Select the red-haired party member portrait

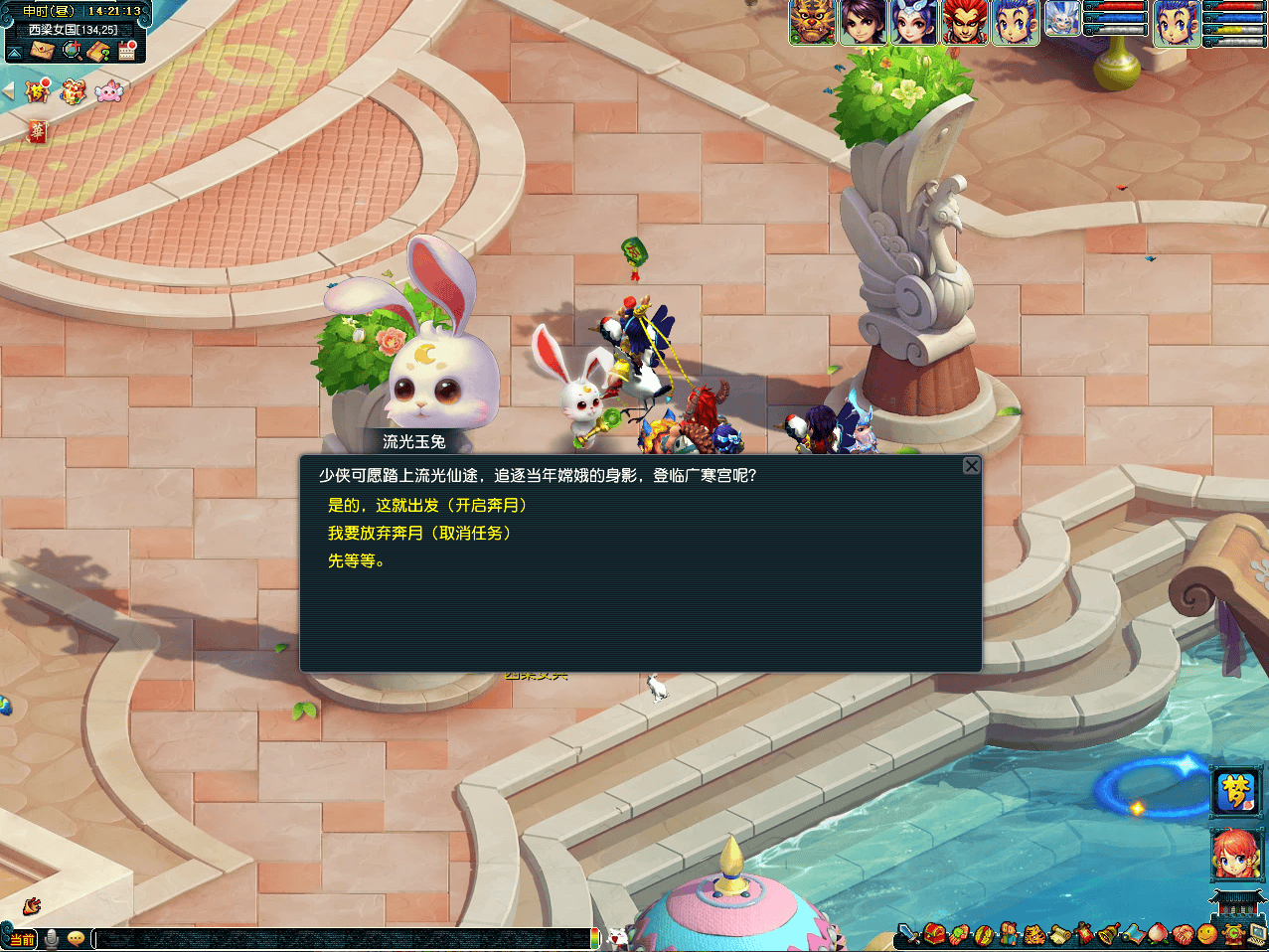click(964, 22)
